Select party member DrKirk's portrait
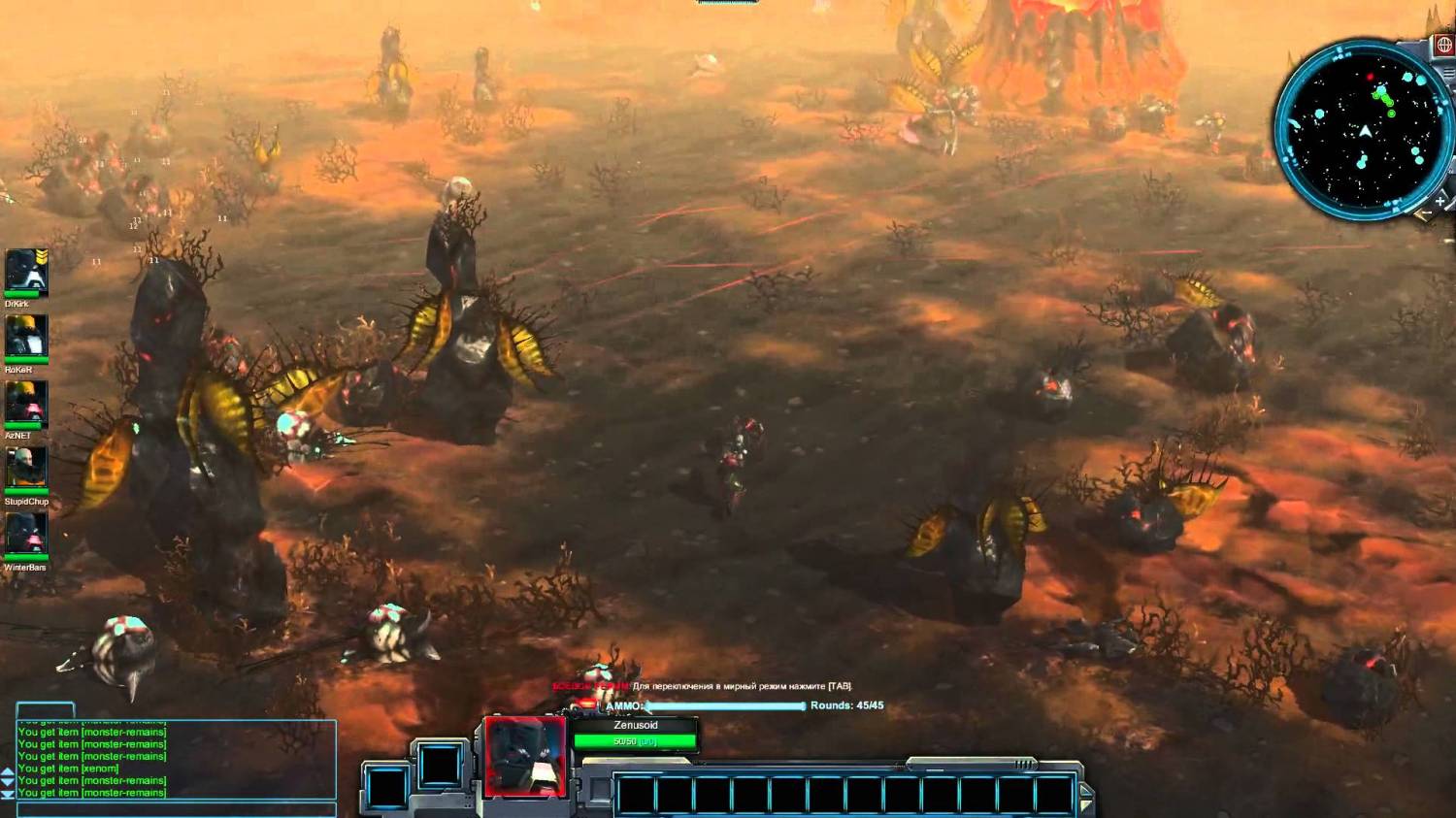 [26, 271]
